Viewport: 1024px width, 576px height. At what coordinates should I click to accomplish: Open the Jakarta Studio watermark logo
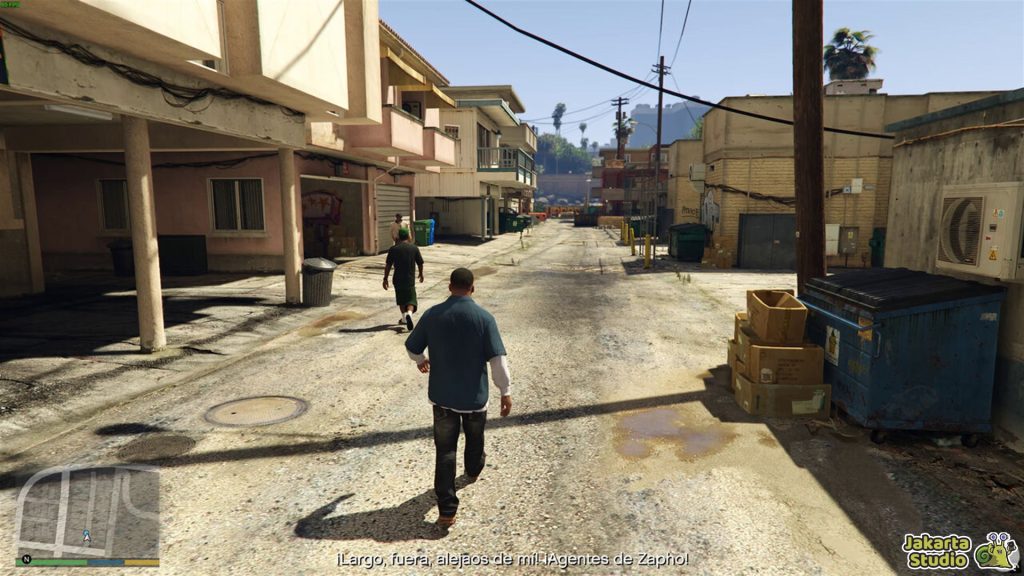pyautogui.click(x=959, y=551)
